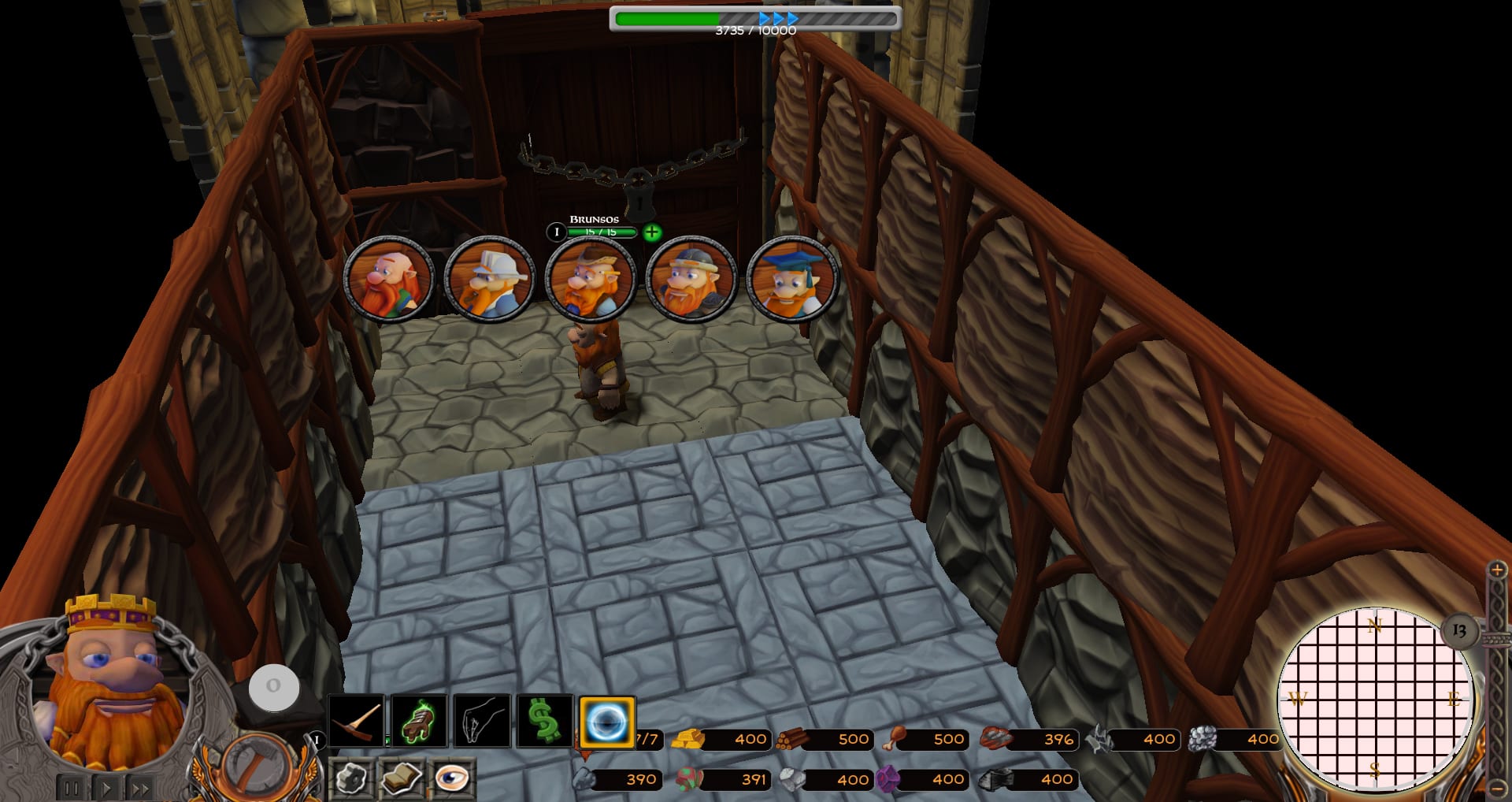
Task: Click the hammer build orb
Action: point(254,766)
